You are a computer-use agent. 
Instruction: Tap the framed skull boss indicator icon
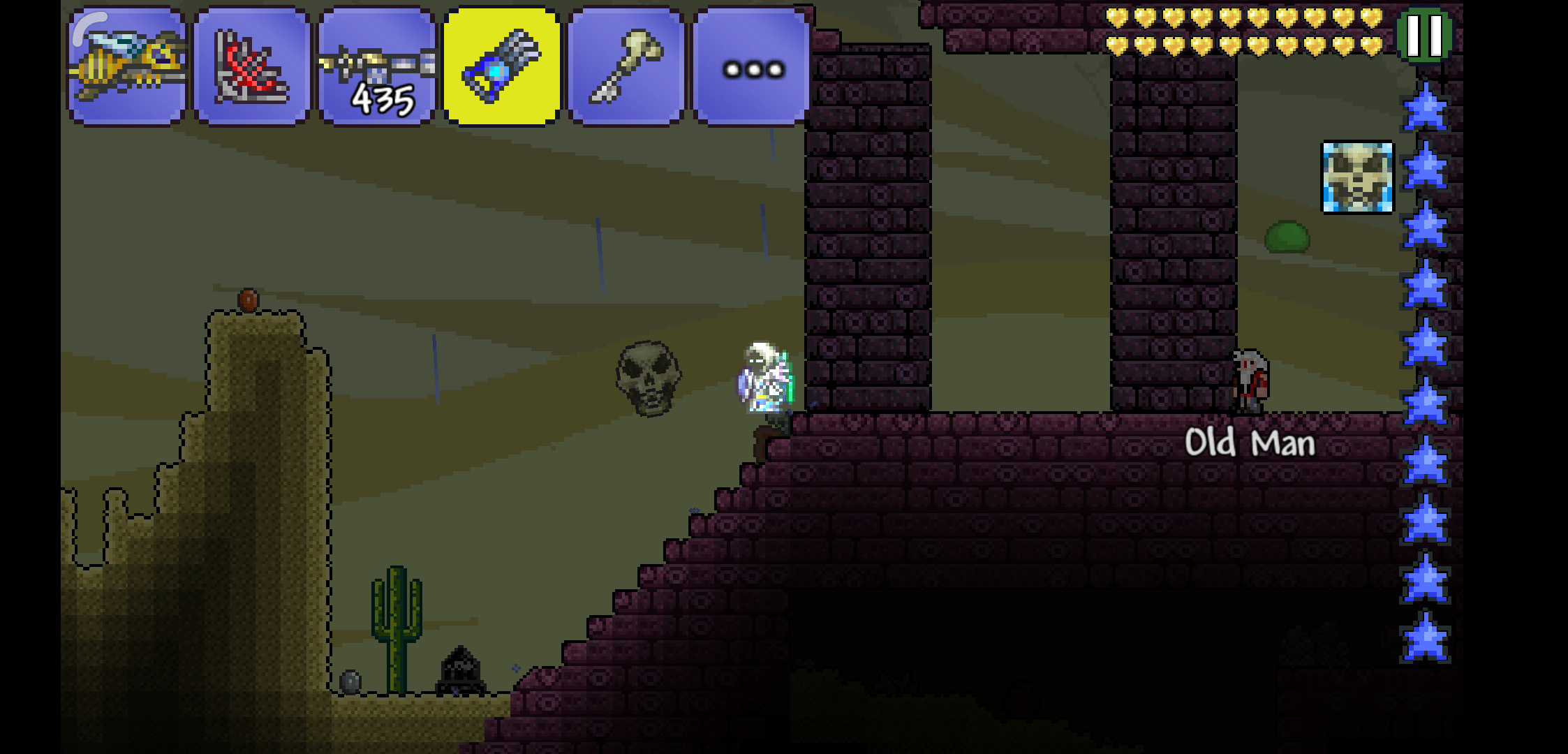coord(1357,177)
